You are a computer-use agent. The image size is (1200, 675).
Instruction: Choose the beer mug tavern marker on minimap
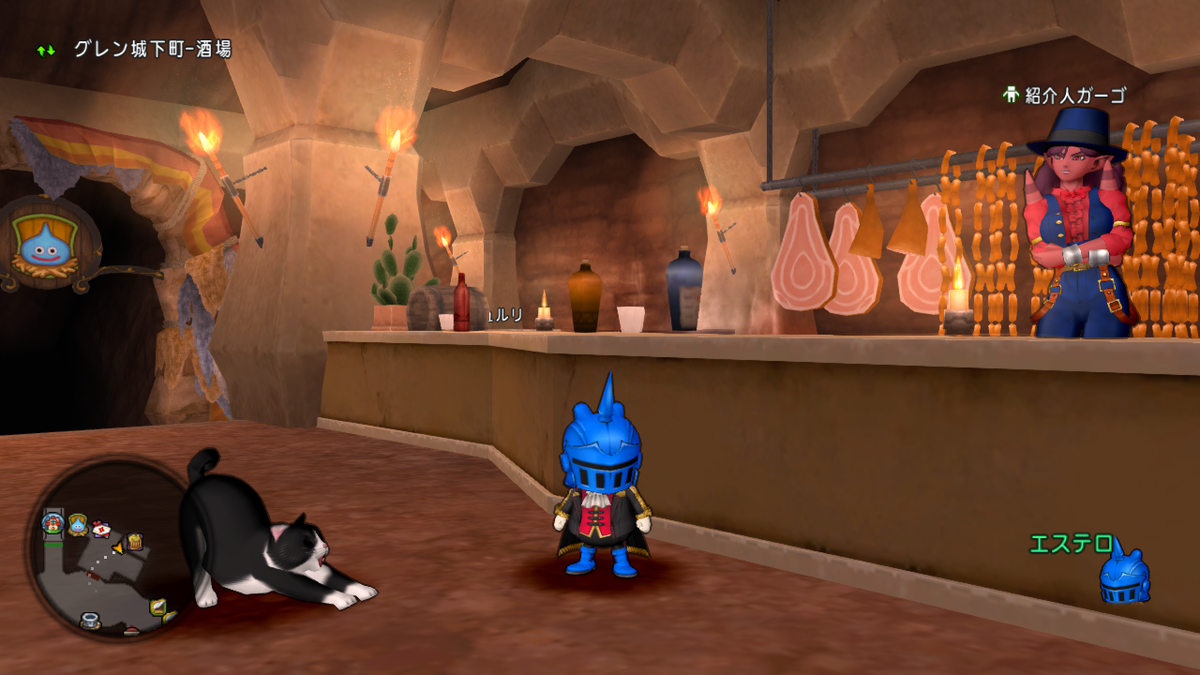coord(135,542)
